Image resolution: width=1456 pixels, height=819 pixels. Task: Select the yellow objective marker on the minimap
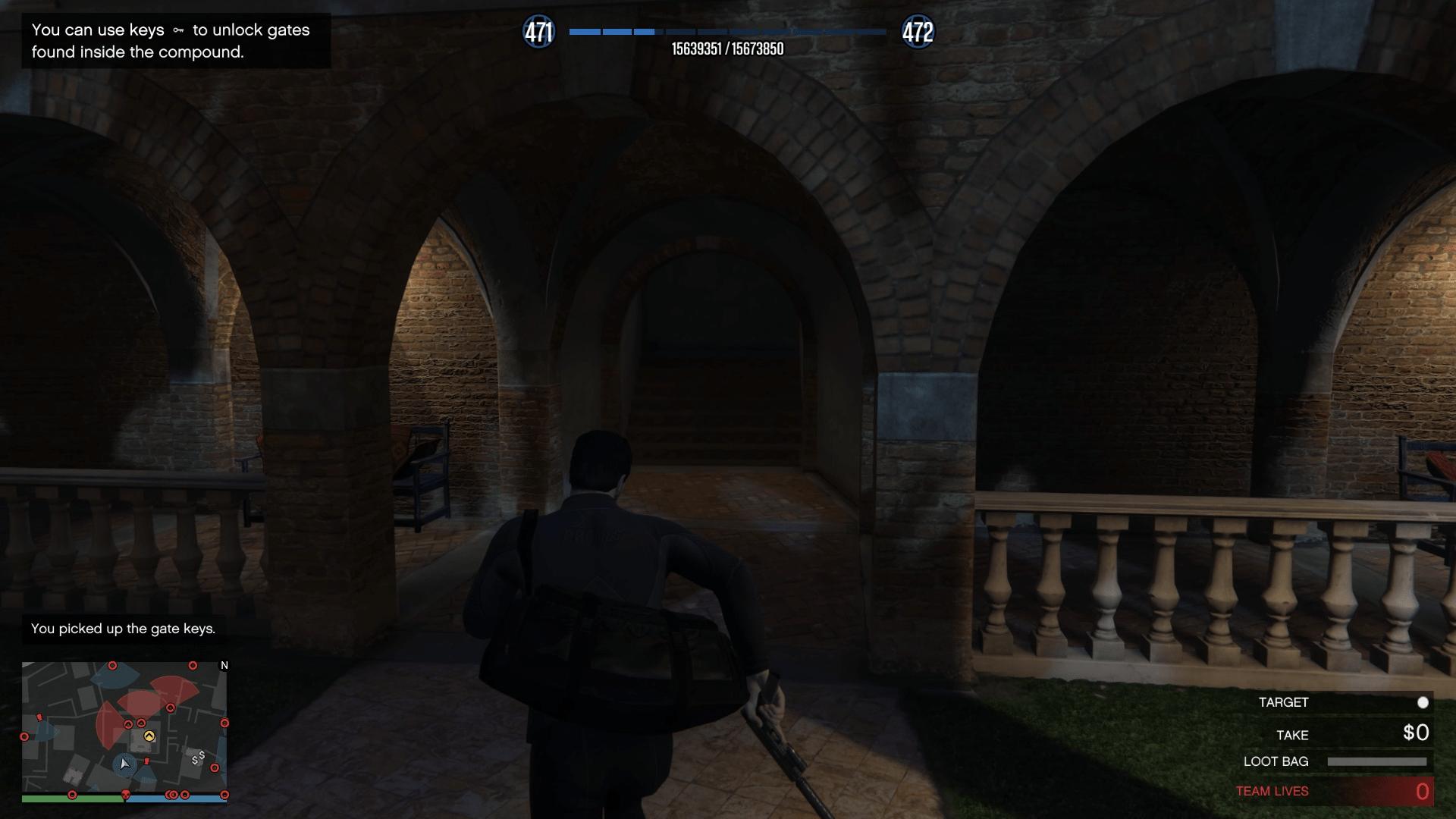(149, 736)
